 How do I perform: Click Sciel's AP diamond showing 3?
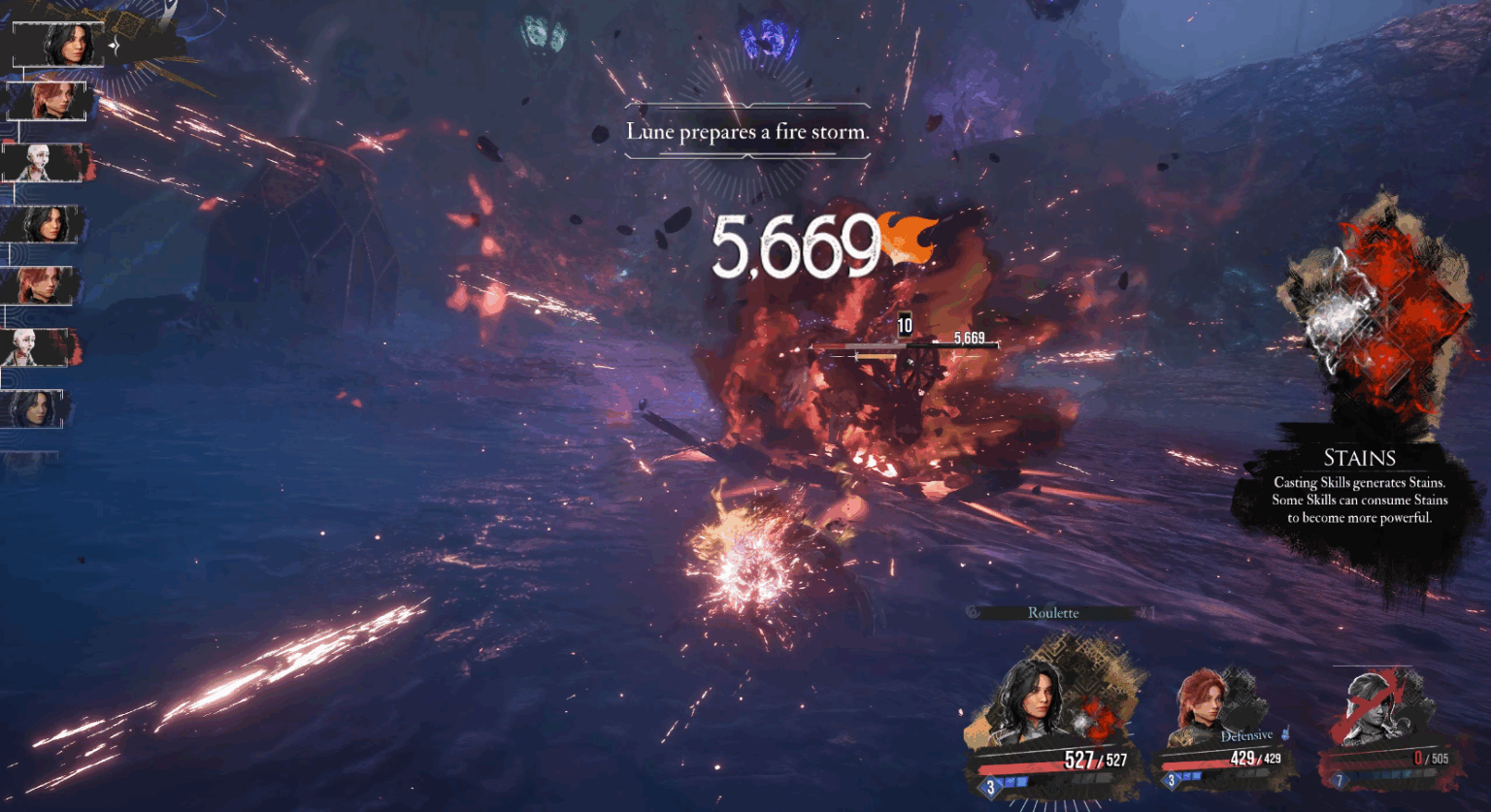coord(1171,779)
